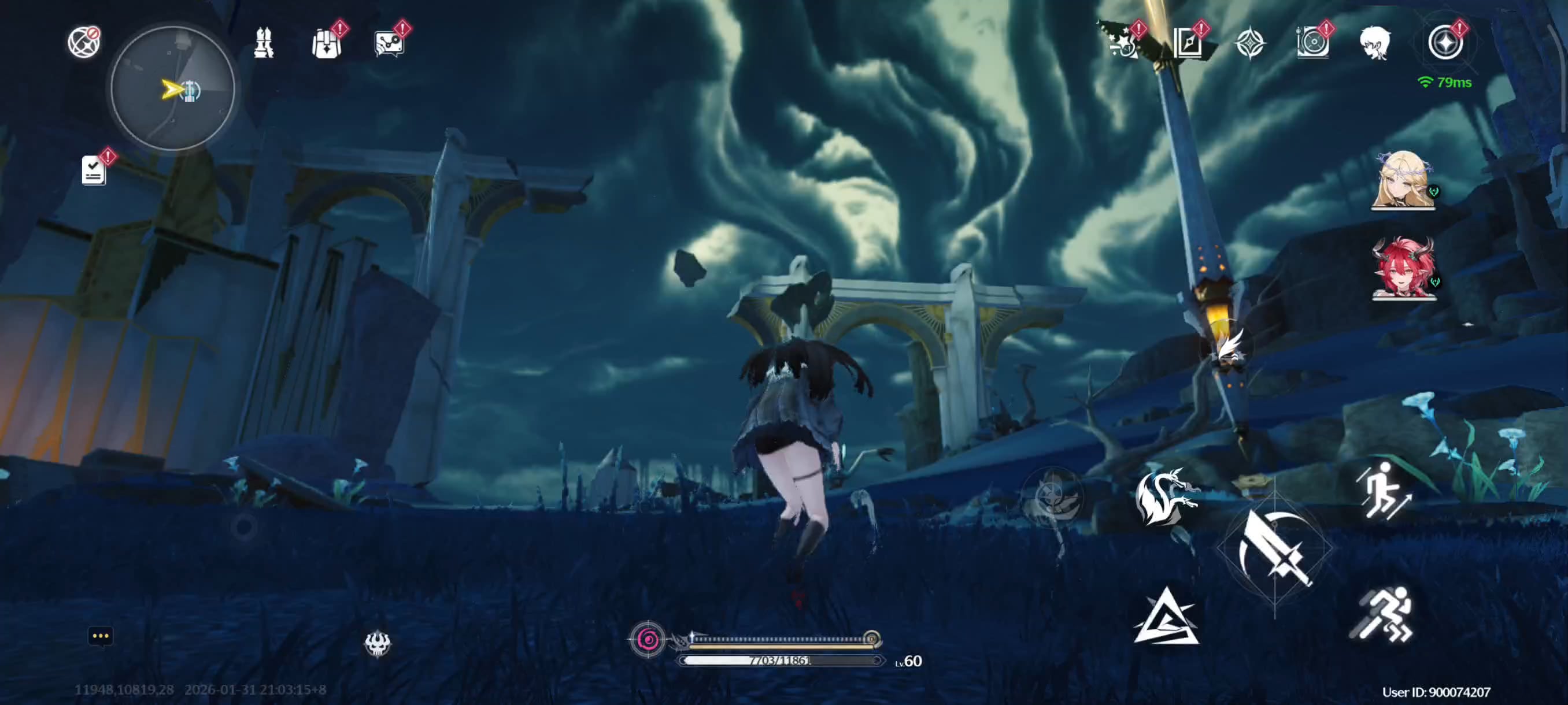Switch to the blonde party member
Screen dimensions: 1568x705
(1403, 180)
